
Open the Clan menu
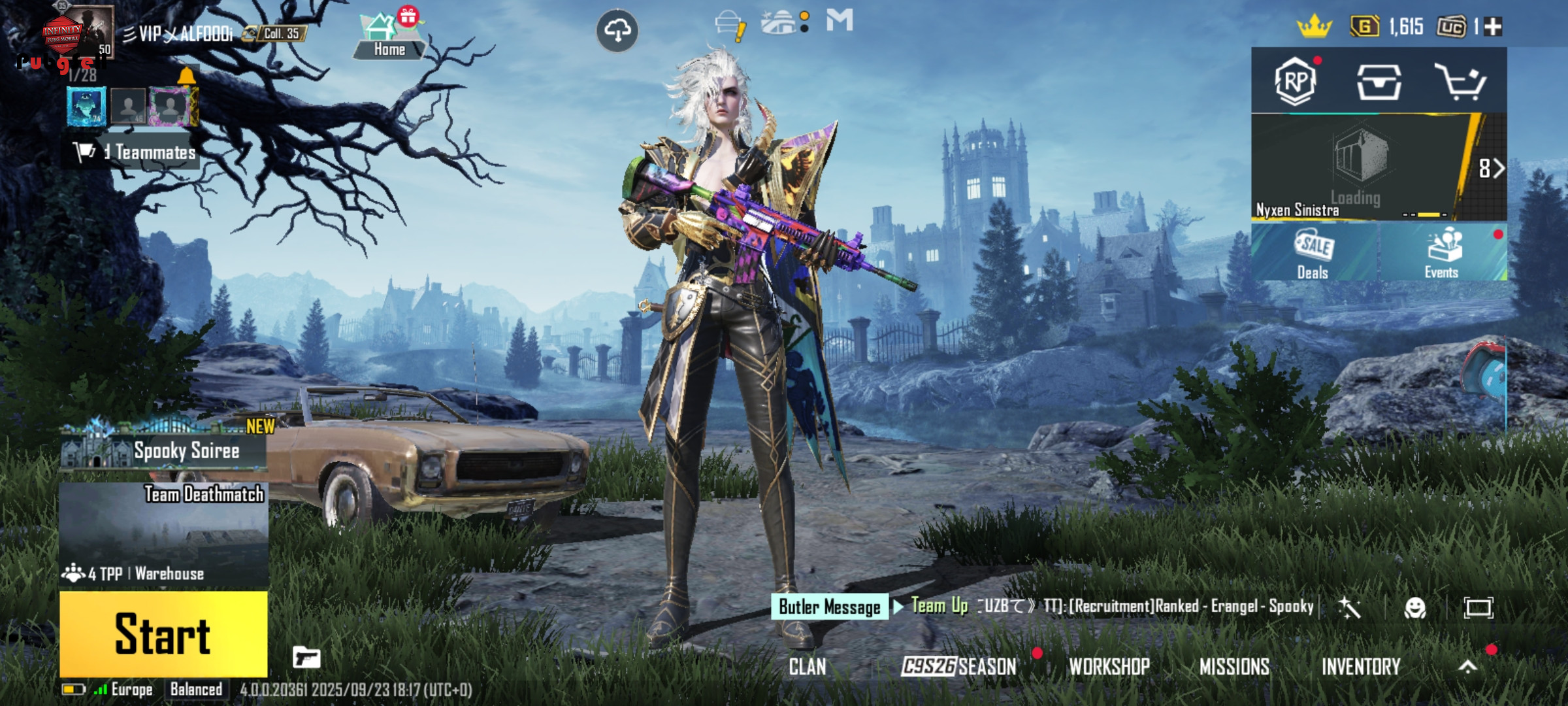808,667
